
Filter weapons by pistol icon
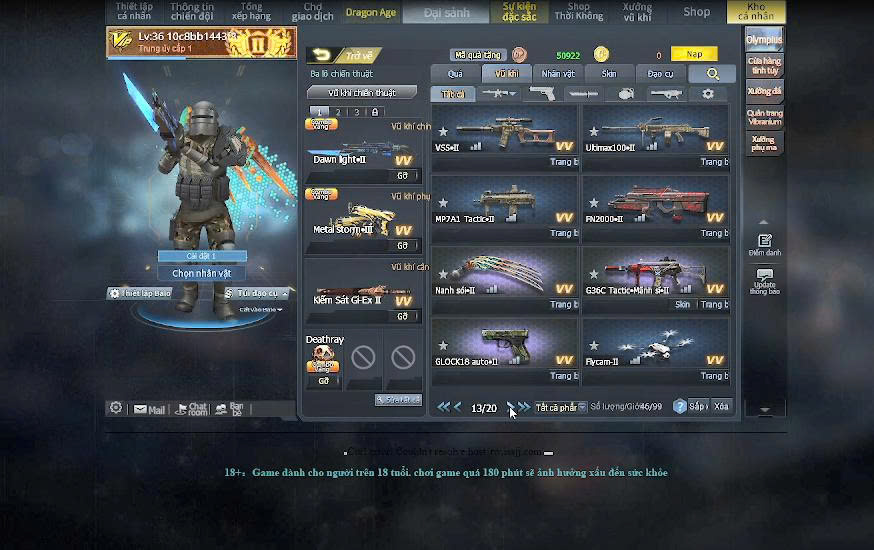[x=542, y=94]
